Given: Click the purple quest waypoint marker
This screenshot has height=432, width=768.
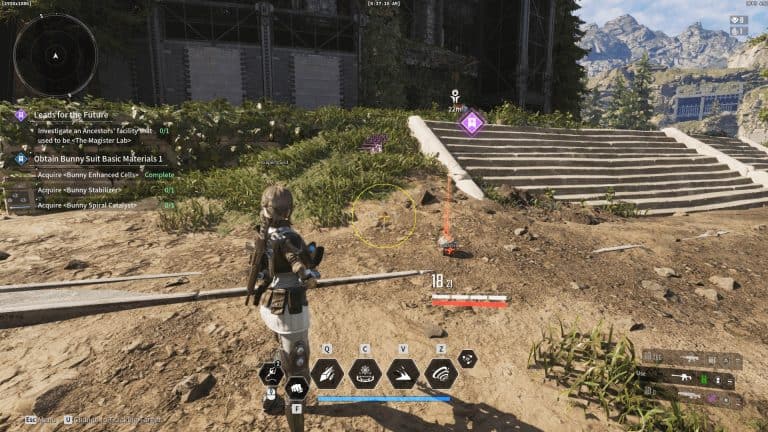Looking at the screenshot, I should (x=471, y=123).
